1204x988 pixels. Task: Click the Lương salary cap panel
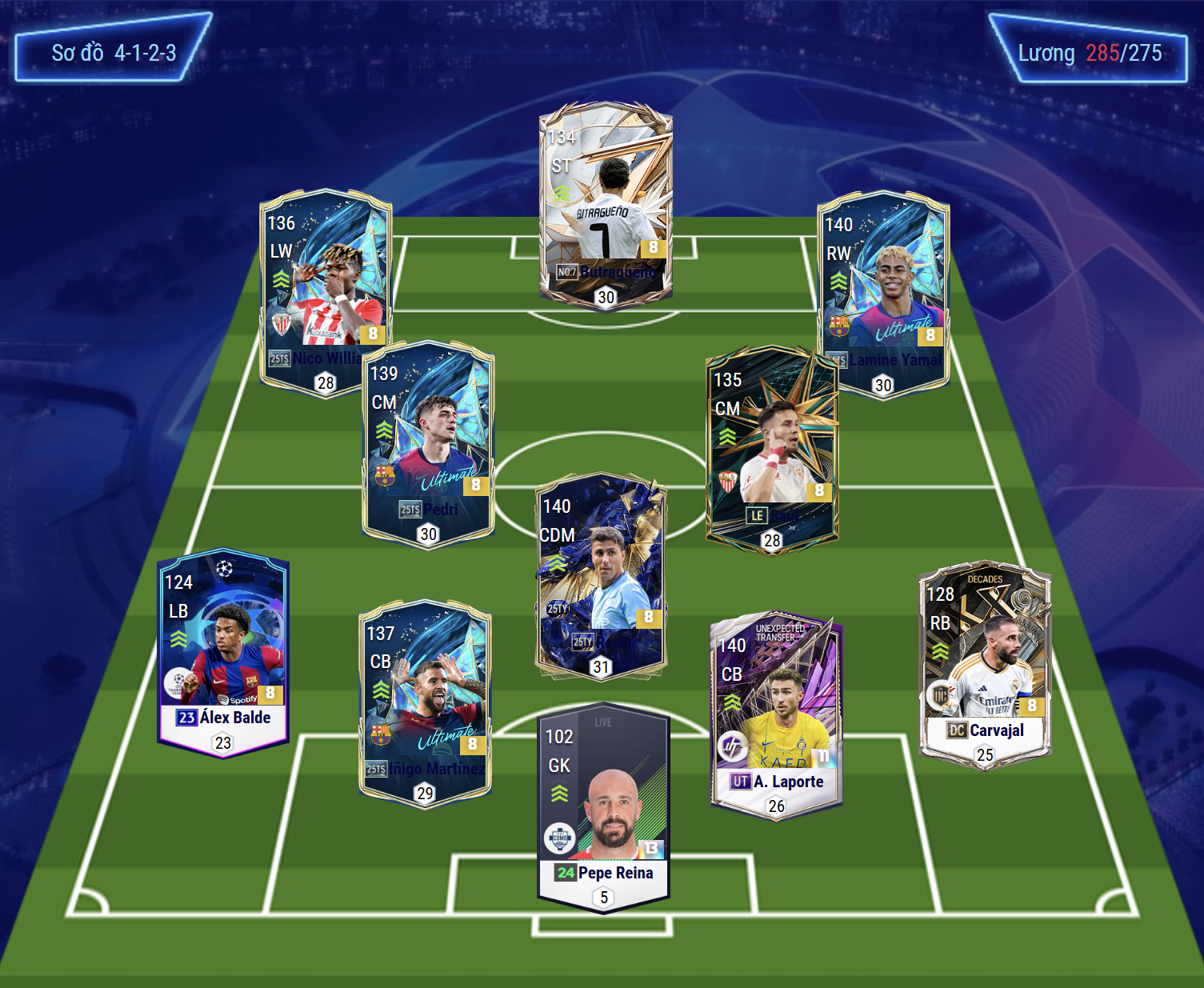tap(1089, 50)
